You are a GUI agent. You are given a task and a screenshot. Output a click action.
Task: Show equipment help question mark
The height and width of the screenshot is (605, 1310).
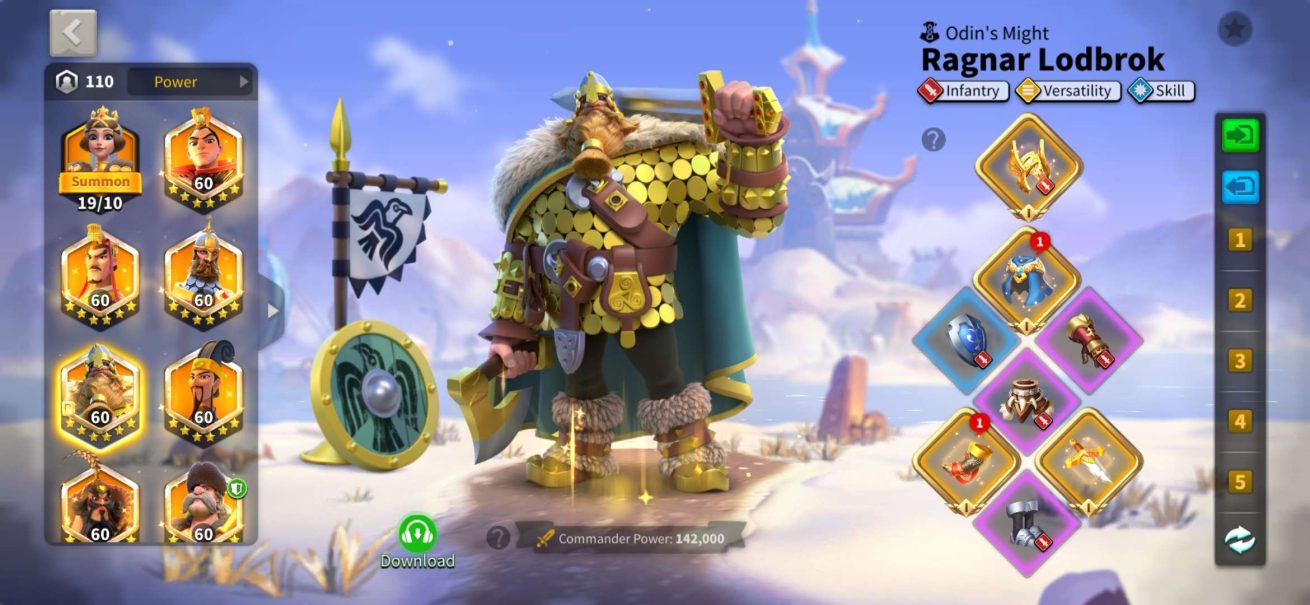click(x=933, y=140)
